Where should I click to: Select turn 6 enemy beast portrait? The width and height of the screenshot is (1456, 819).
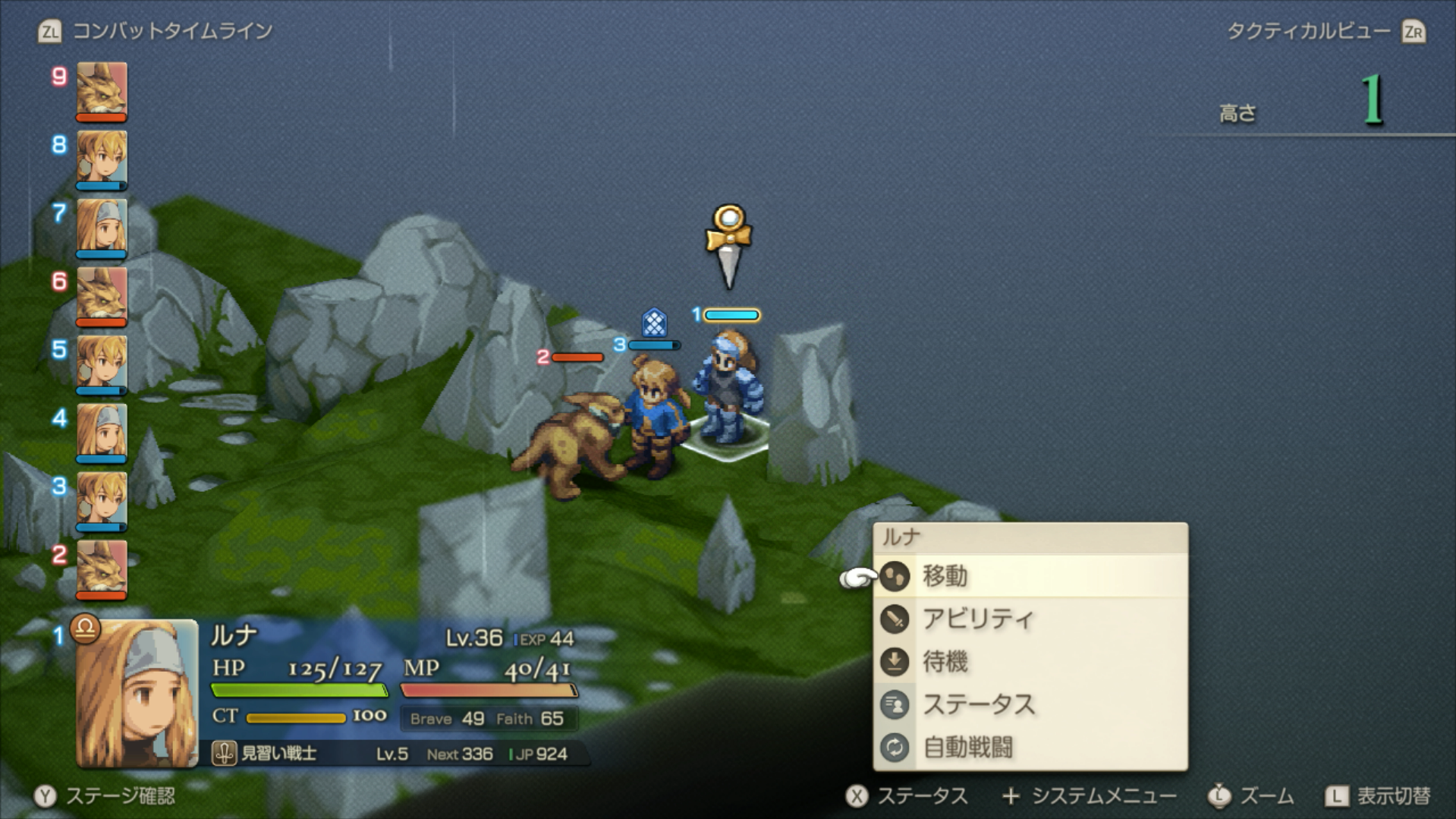click(x=102, y=295)
